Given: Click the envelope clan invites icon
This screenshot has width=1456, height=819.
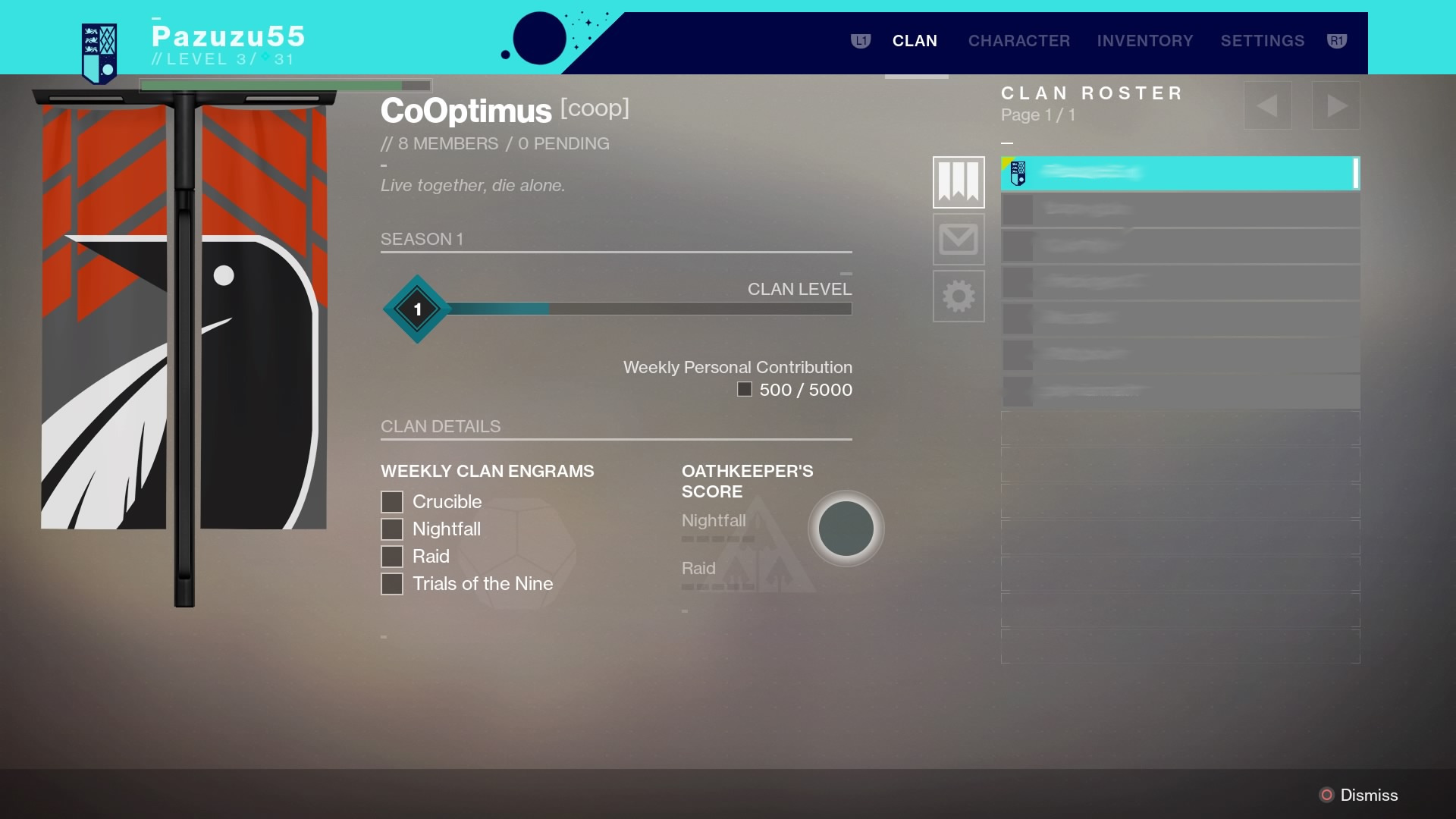Looking at the screenshot, I should point(959,239).
